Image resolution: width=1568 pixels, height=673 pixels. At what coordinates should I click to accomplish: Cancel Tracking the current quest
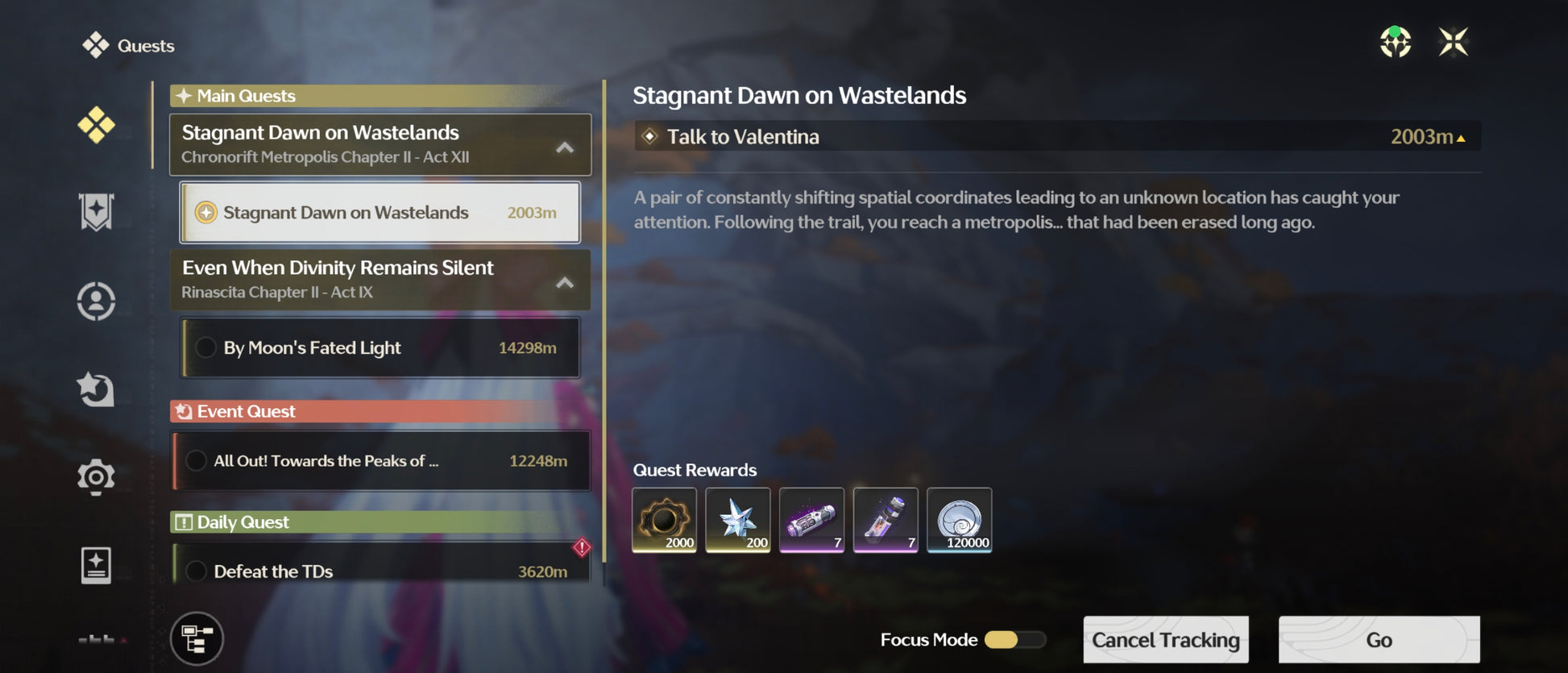[x=1165, y=640]
